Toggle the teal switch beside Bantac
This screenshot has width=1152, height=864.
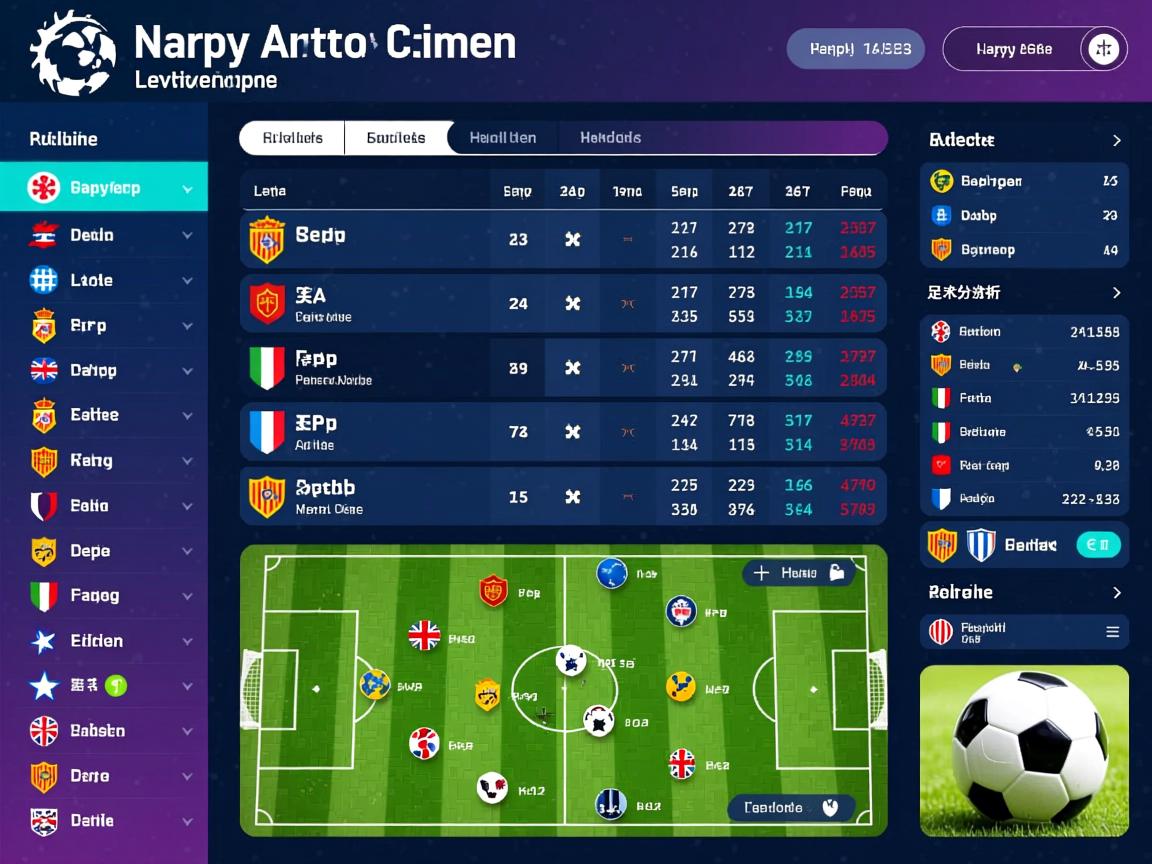pos(1097,545)
